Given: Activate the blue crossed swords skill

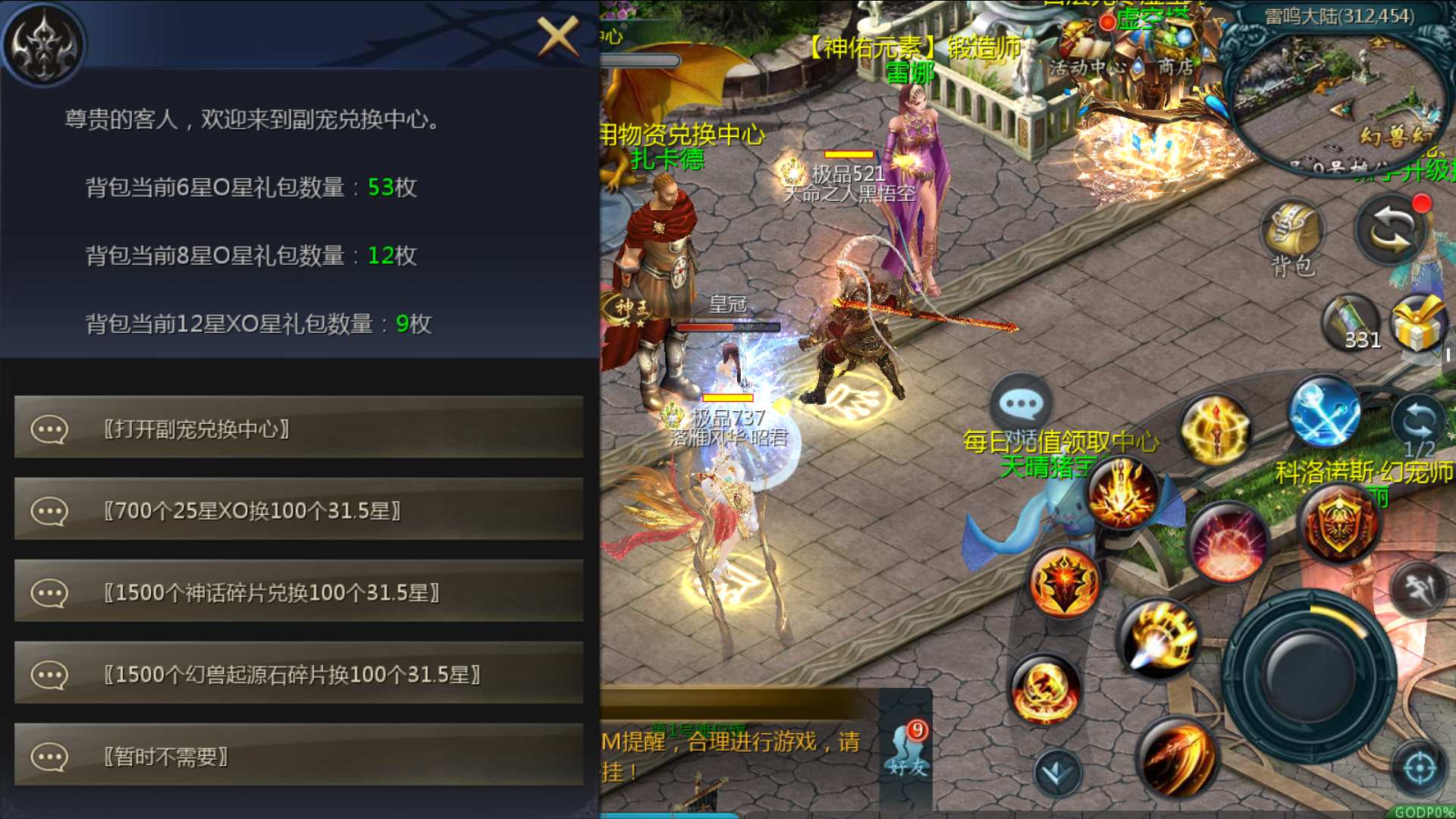Looking at the screenshot, I should [1324, 412].
